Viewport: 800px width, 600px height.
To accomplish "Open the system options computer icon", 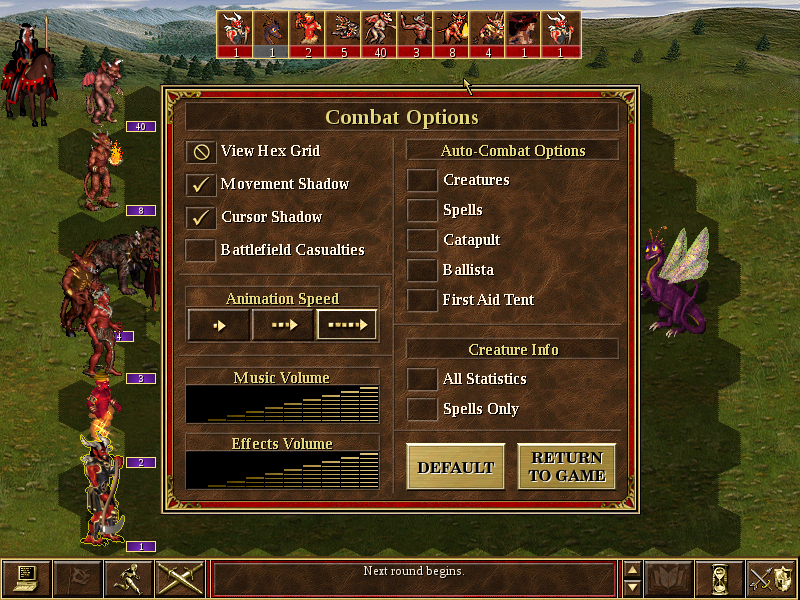I will (26, 578).
